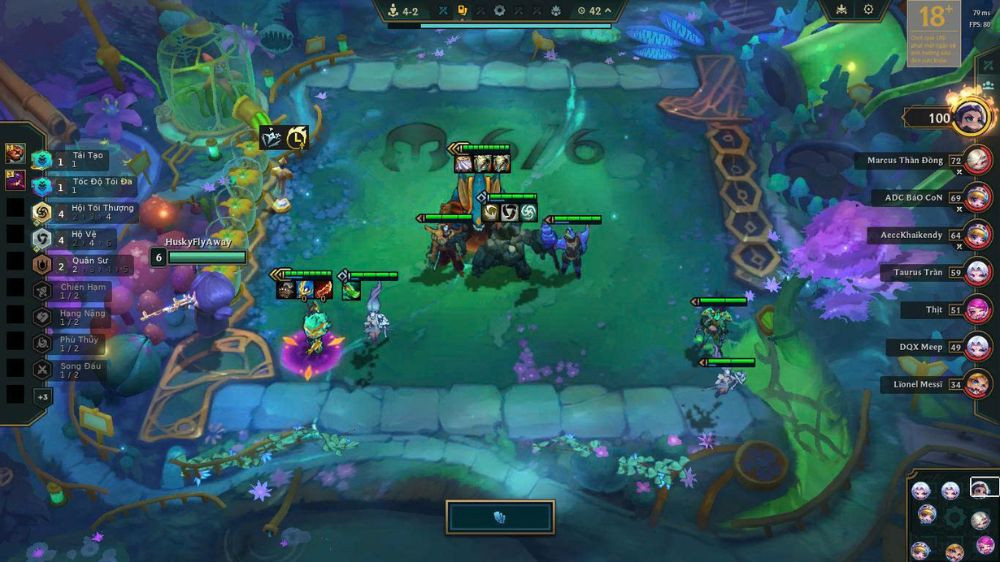This screenshot has width=1000, height=562.
Task: View Marcus Thần Đông's board
Action: pyautogui.click(x=978, y=160)
